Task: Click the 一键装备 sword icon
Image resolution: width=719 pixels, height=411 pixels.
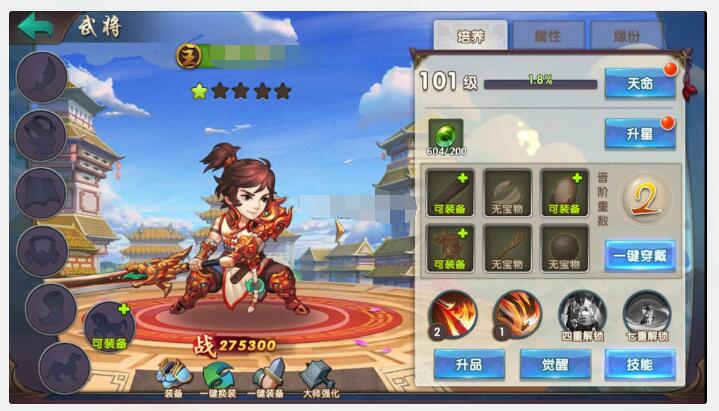Action: (x=268, y=376)
